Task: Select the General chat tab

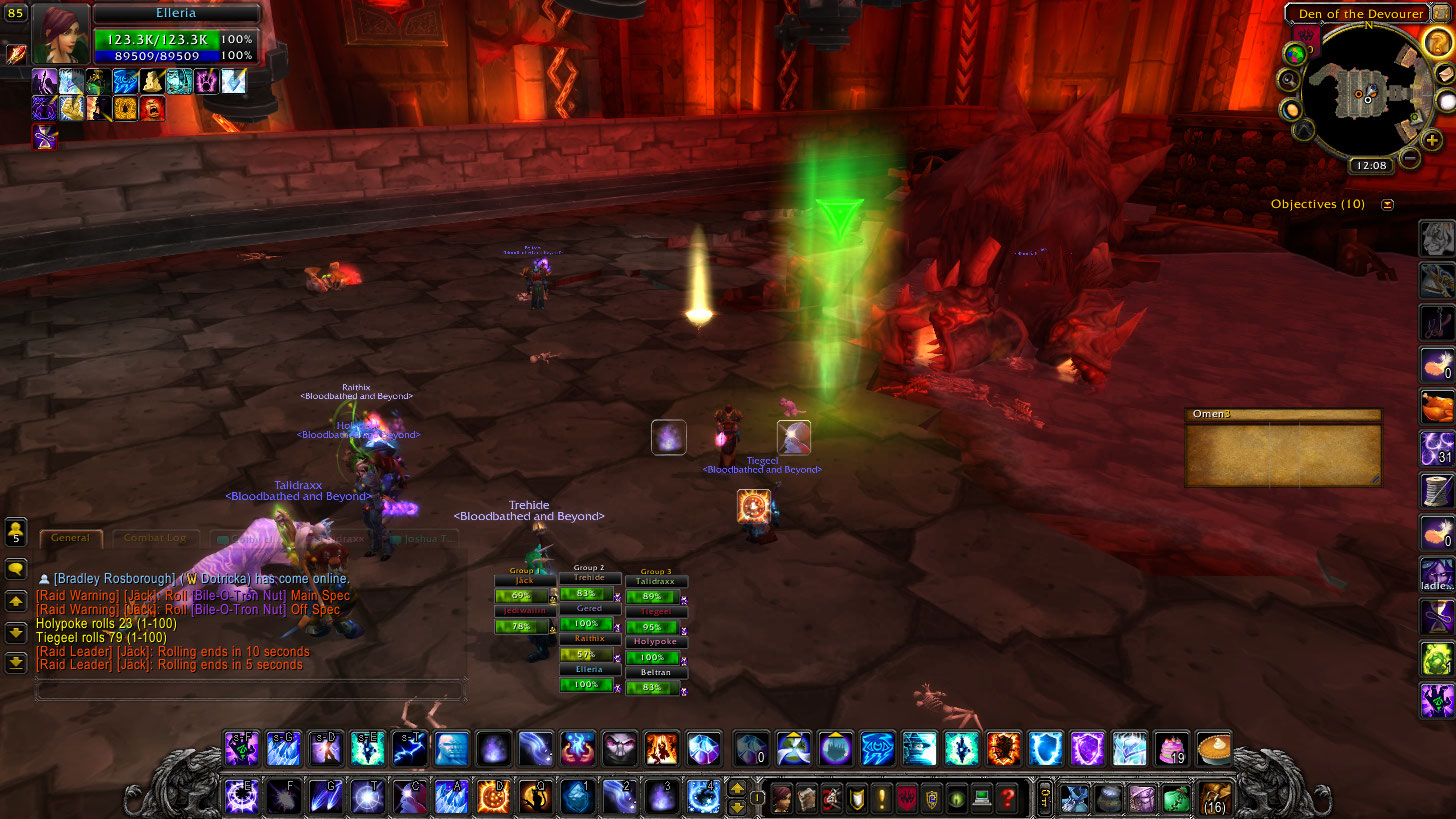Action: pyautogui.click(x=71, y=538)
